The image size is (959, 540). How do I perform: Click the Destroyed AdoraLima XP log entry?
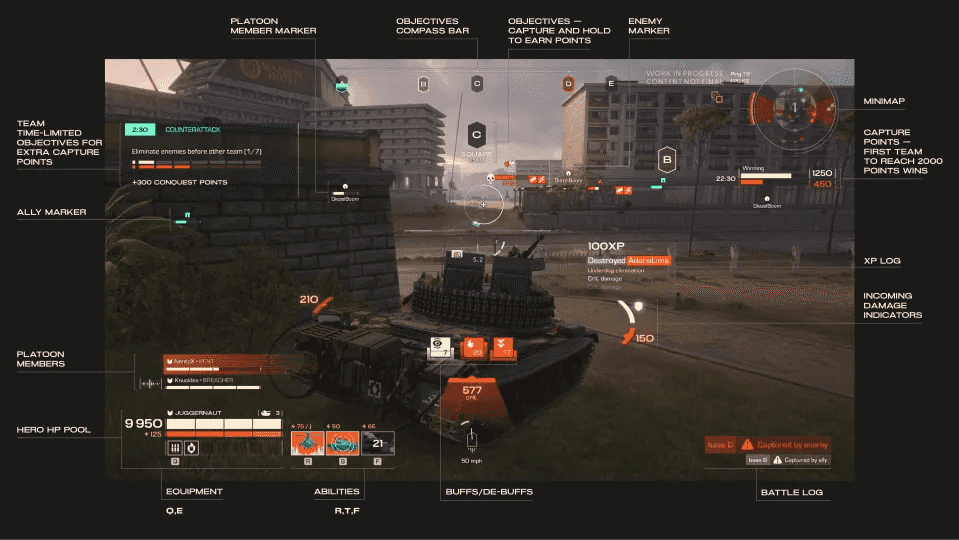629,260
